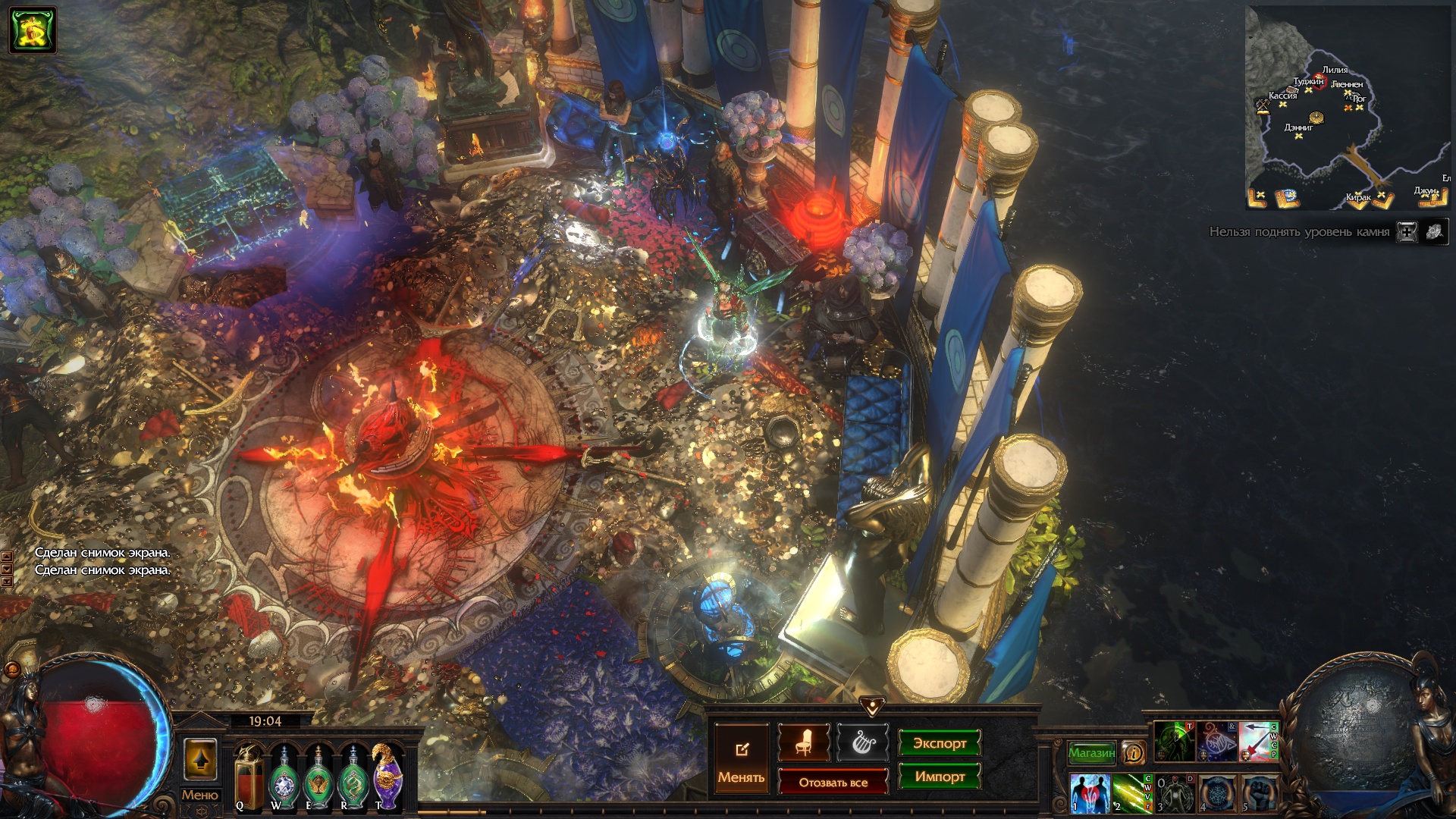Open the Меню button

point(200,795)
